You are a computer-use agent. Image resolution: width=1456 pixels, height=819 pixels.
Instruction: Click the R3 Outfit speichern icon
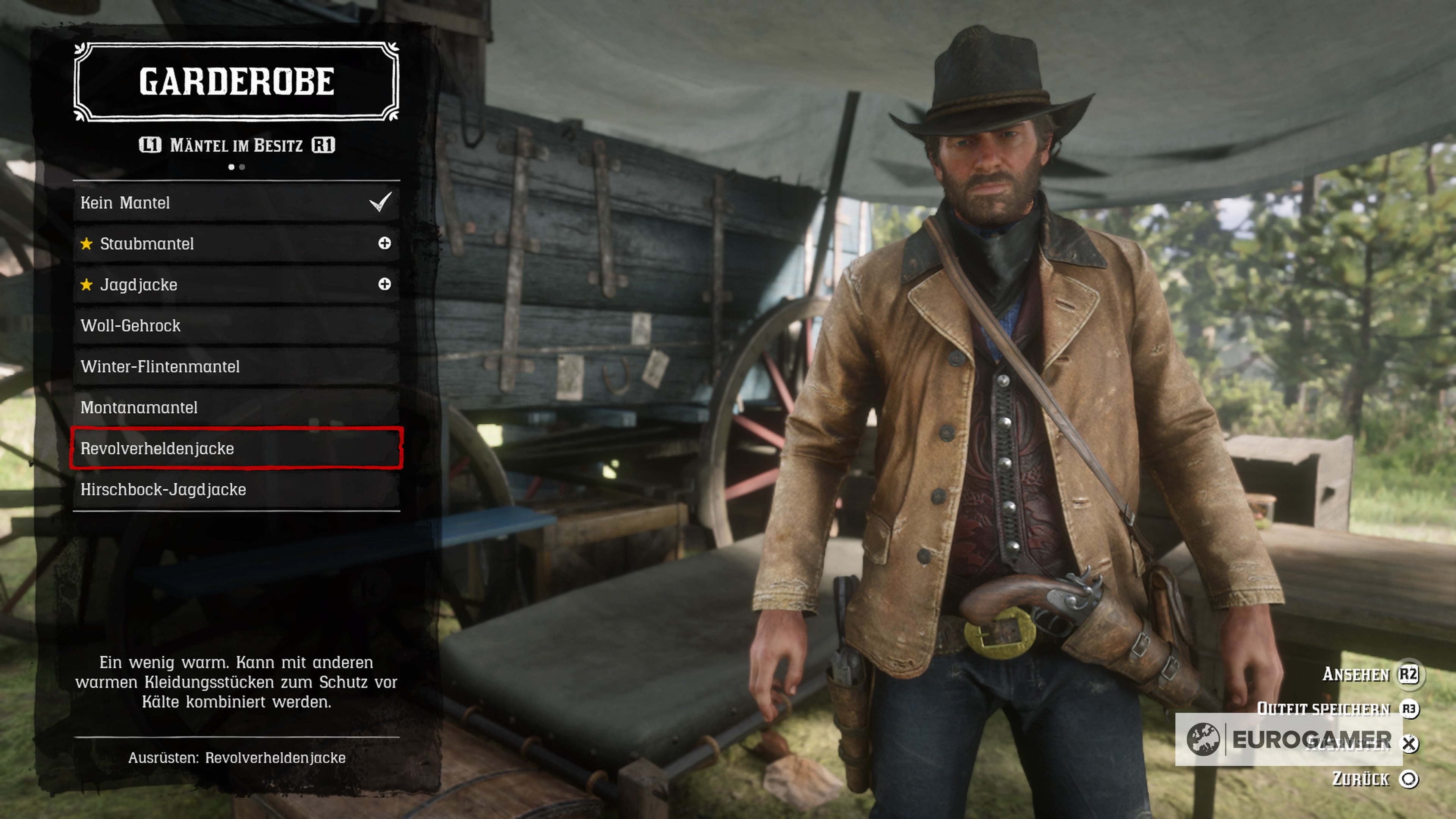pyautogui.click(x=1410, y=709)
